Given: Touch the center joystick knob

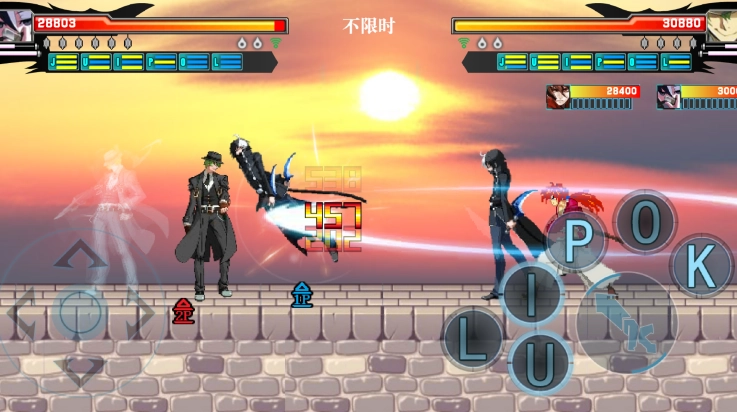Looking at the screenshot, I should tap(80, 313).
